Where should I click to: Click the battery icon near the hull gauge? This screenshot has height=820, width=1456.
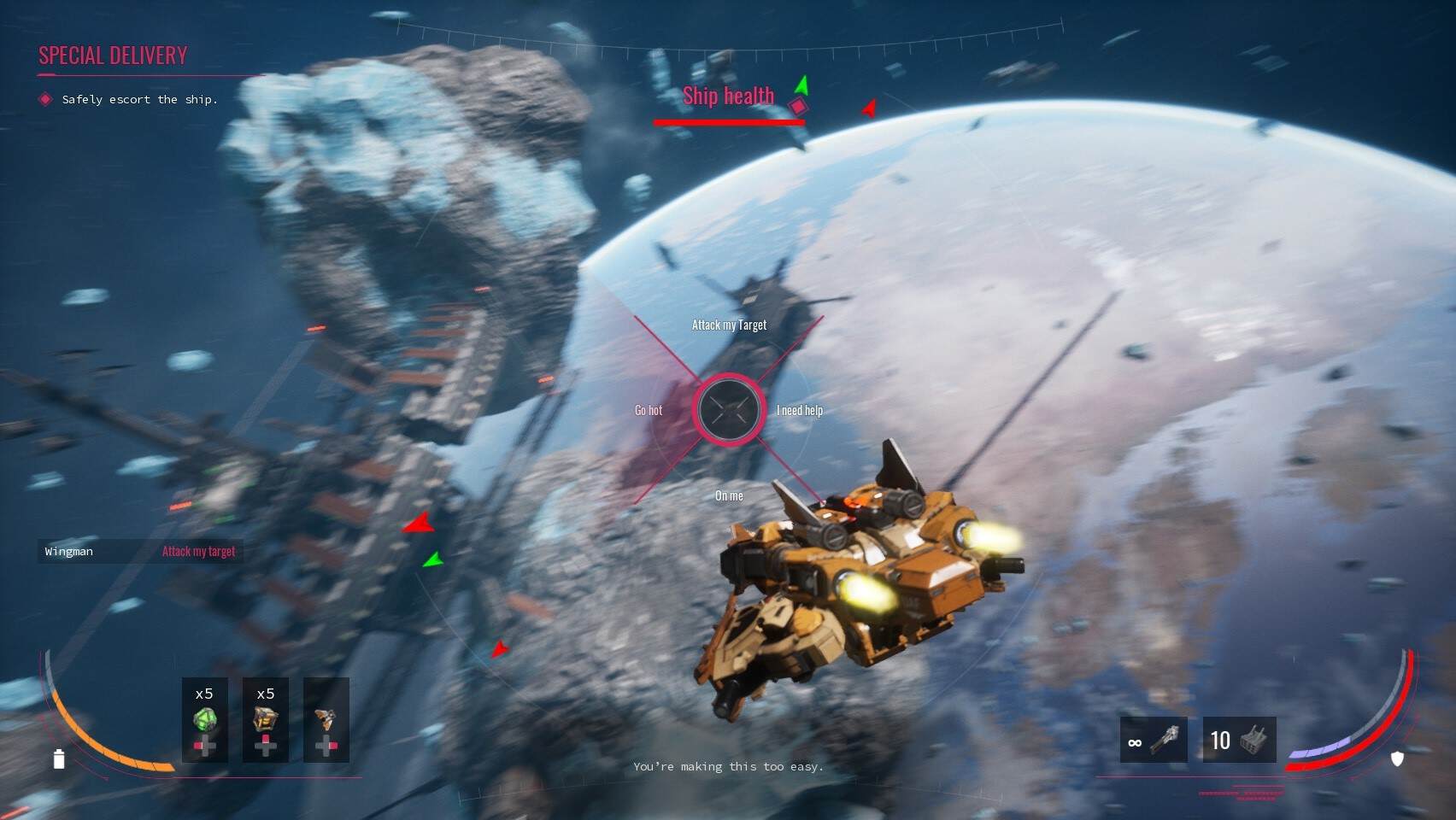pos(58,758)
